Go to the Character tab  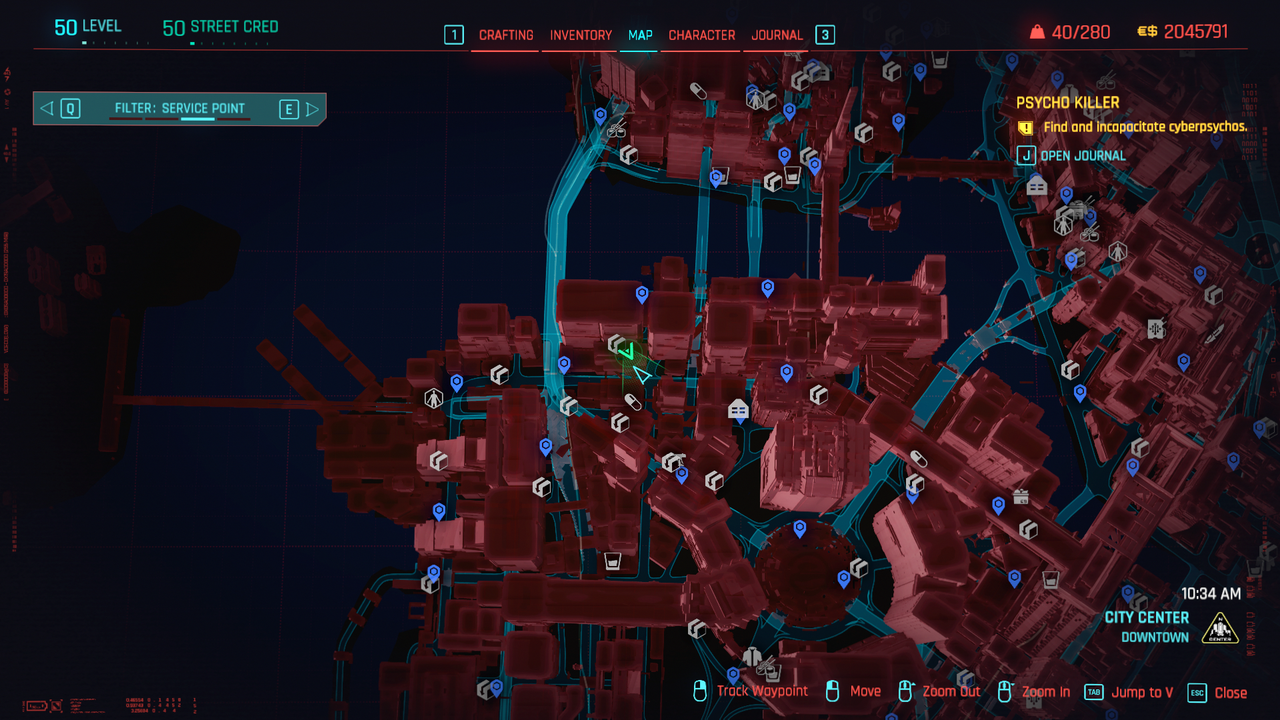tap(702, 35)
